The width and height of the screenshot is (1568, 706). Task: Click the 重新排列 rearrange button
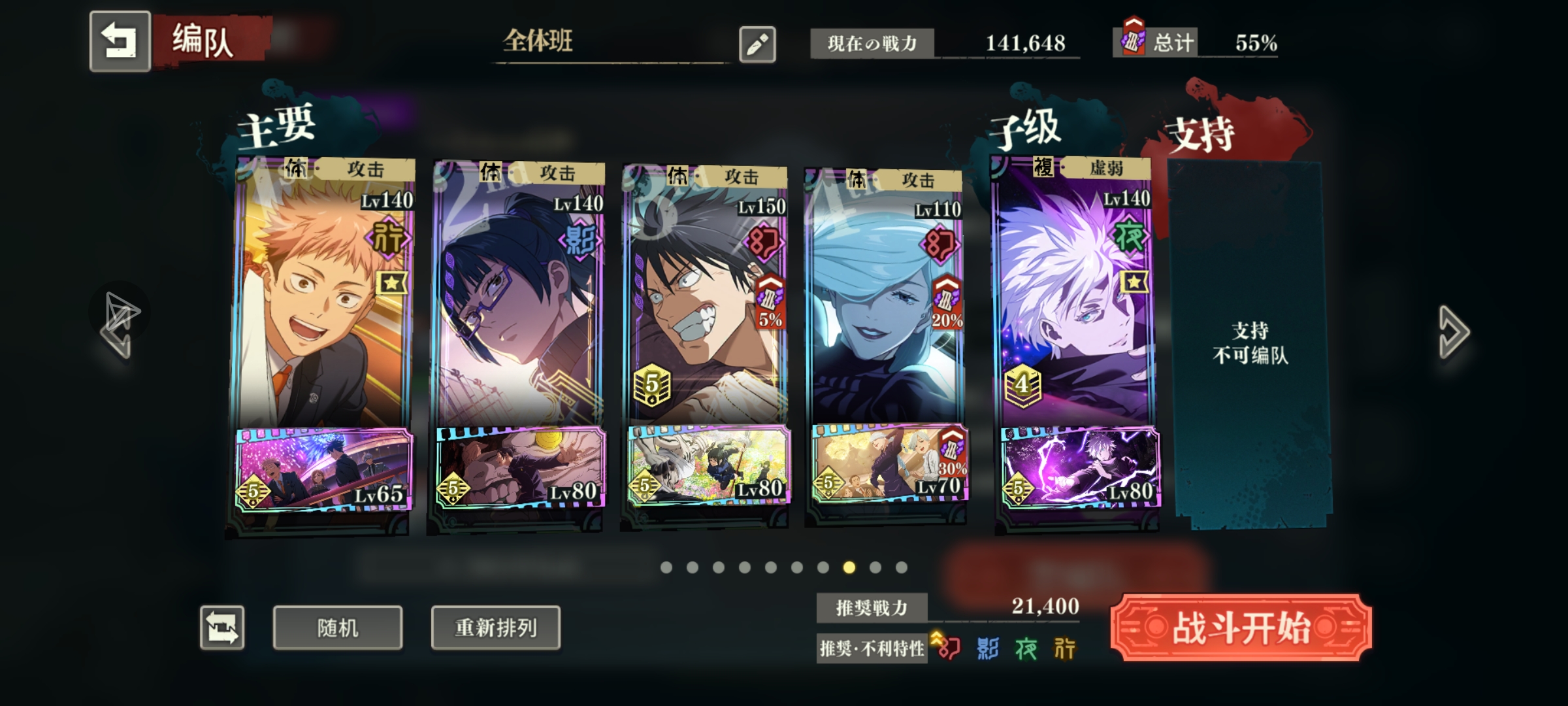[495, 628]
